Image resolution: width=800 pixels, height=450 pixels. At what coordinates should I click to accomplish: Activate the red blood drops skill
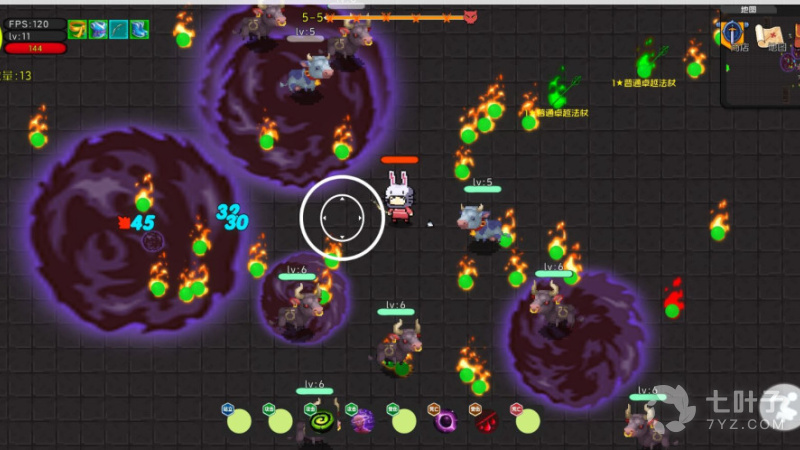pyautogui.click(x=486, y=421)
